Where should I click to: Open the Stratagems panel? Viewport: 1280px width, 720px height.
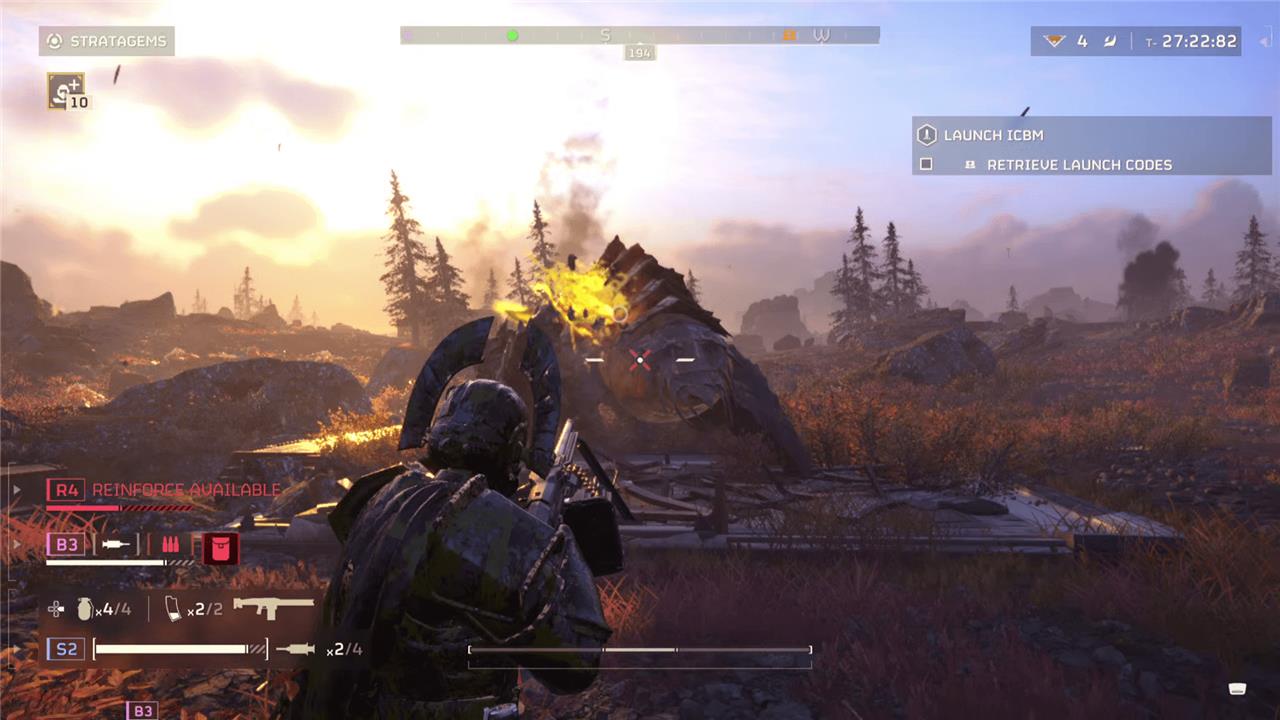pyautogui.click(x=107, y=41)
